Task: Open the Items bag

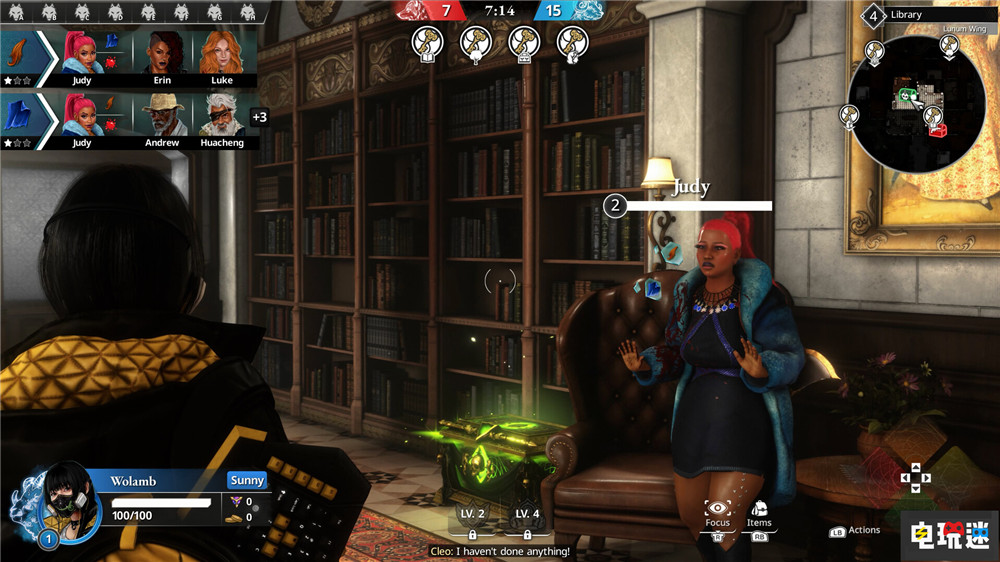Action: tap(759, 511)
